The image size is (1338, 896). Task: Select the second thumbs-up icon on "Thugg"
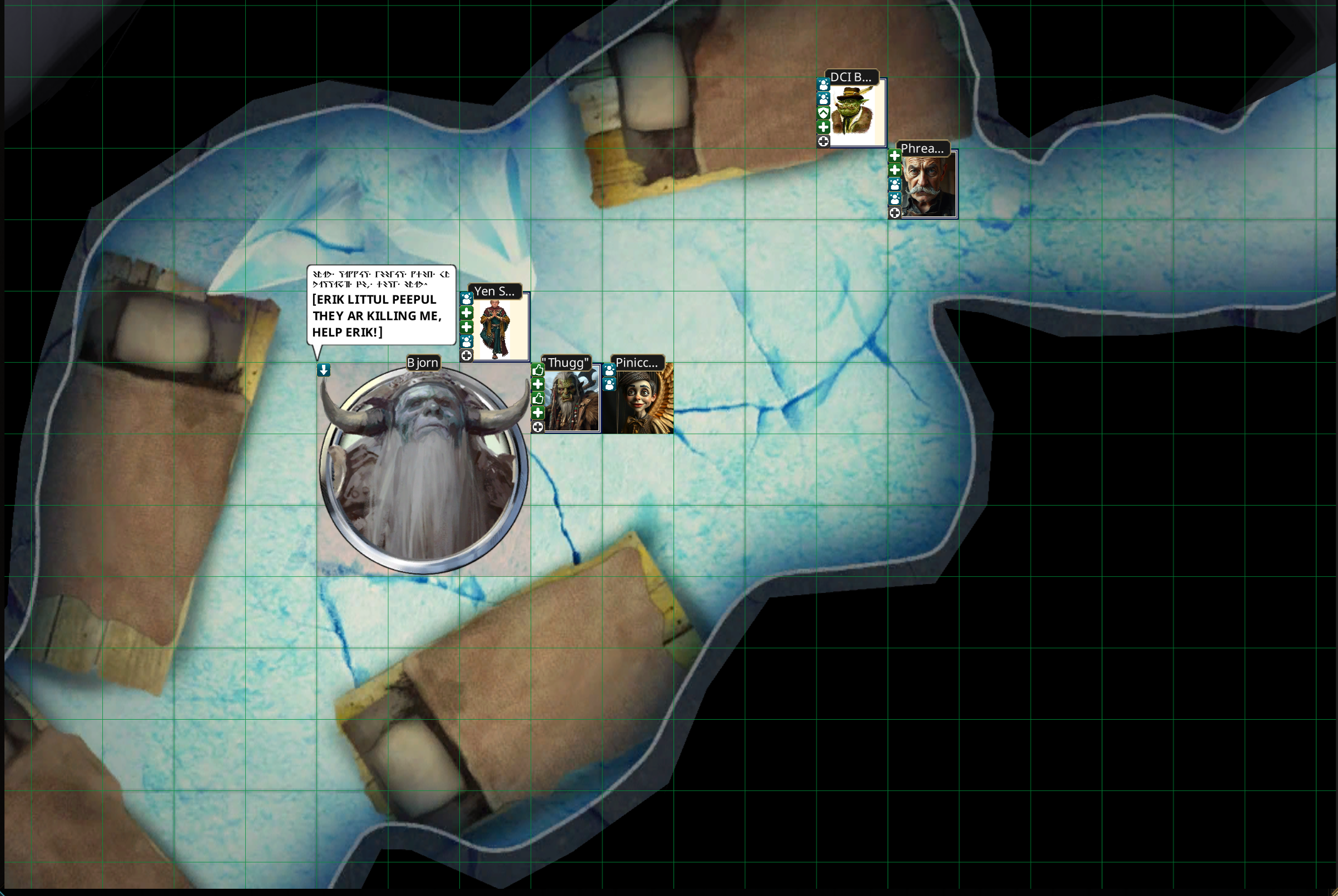(538, 399)
